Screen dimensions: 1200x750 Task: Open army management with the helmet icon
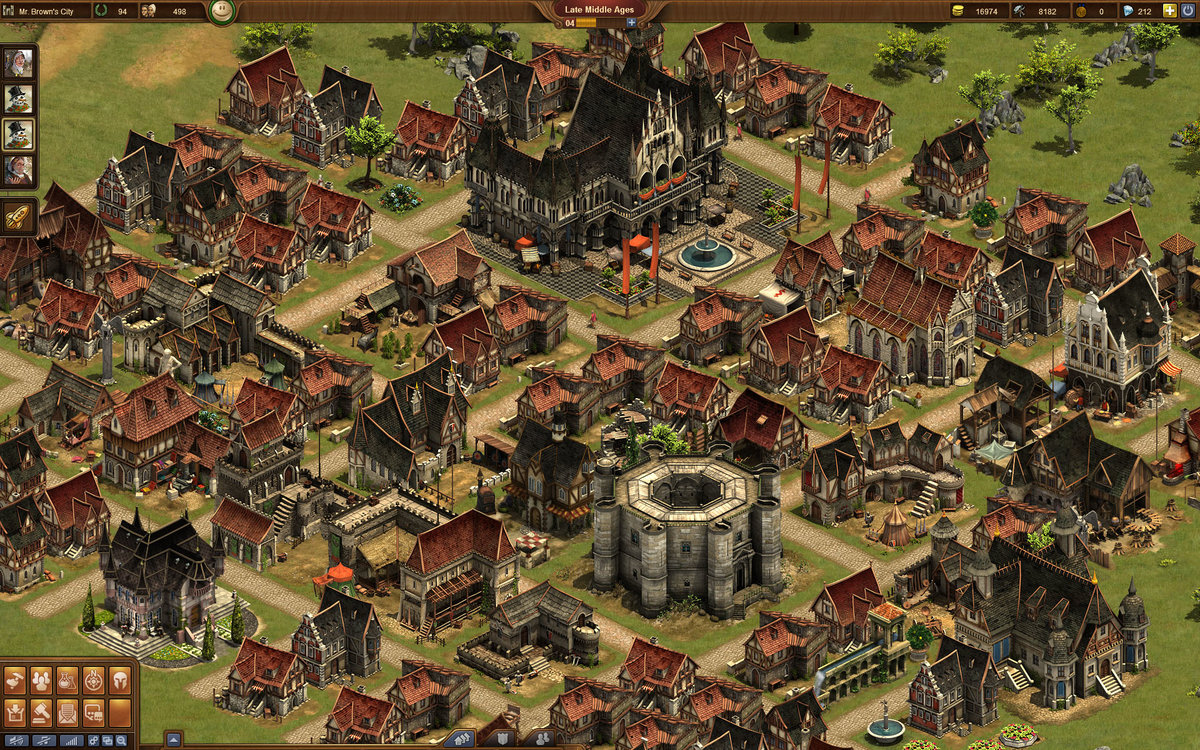pos(120,680)
